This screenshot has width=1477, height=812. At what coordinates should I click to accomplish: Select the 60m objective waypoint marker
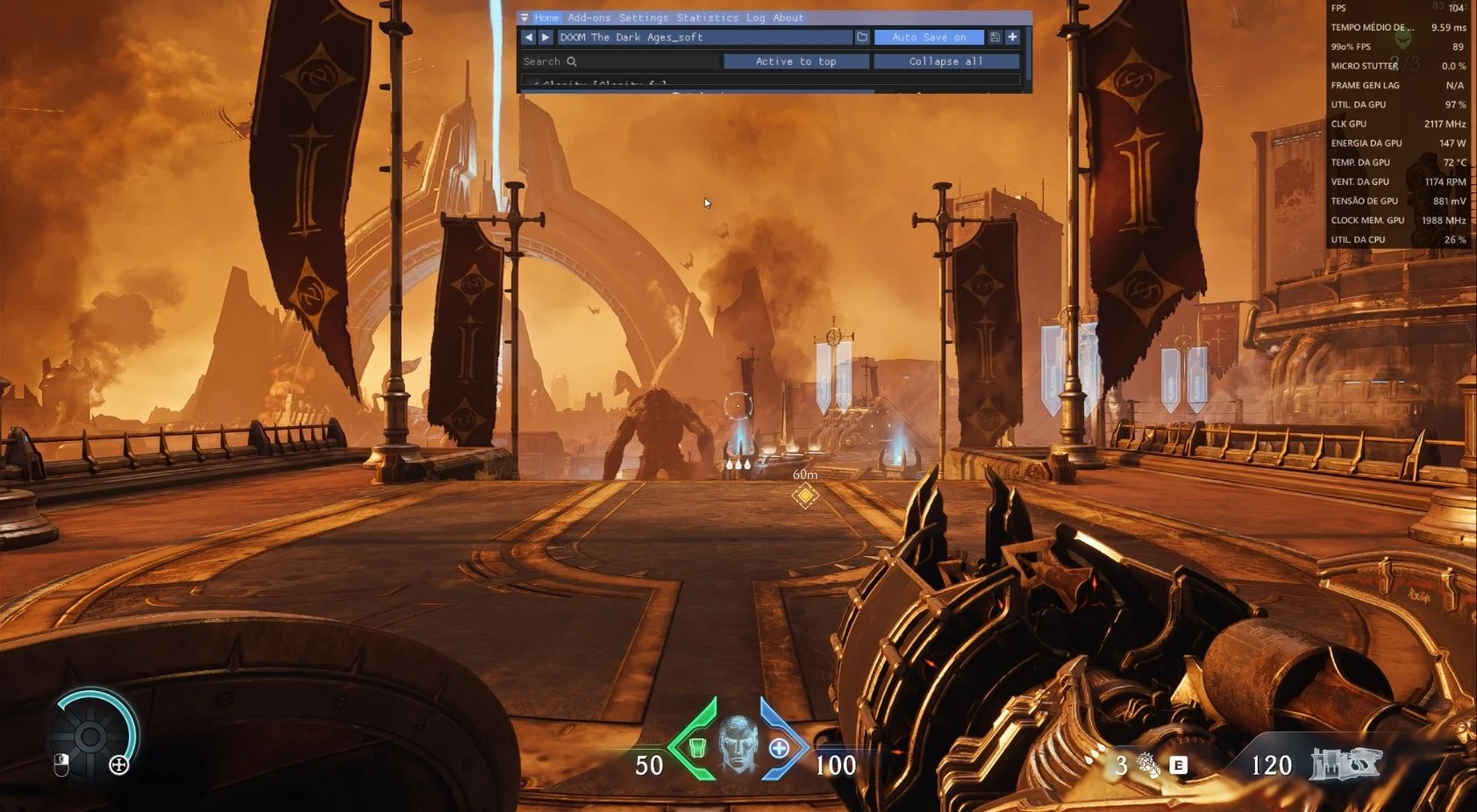(x=804, y=495)
